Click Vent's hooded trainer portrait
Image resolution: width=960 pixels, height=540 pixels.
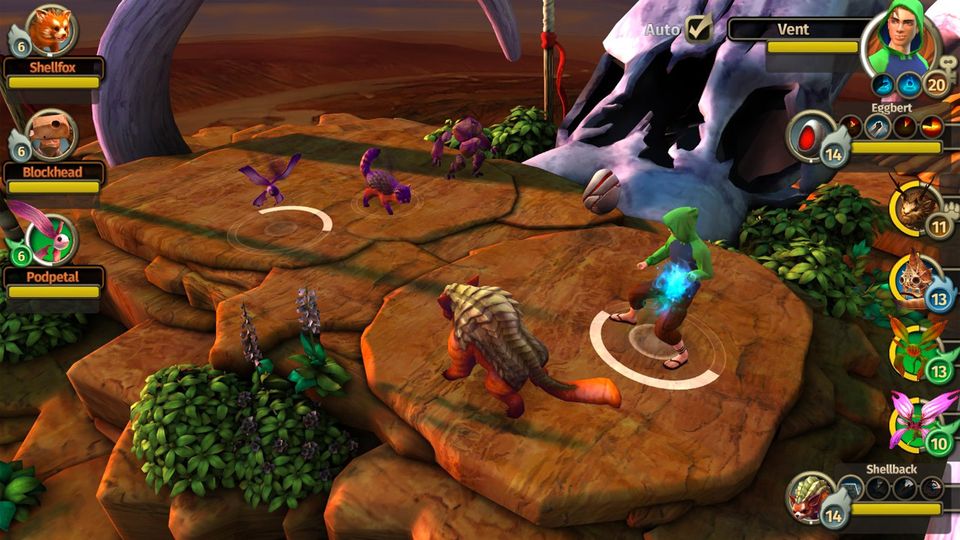click(x=898, y=38)
